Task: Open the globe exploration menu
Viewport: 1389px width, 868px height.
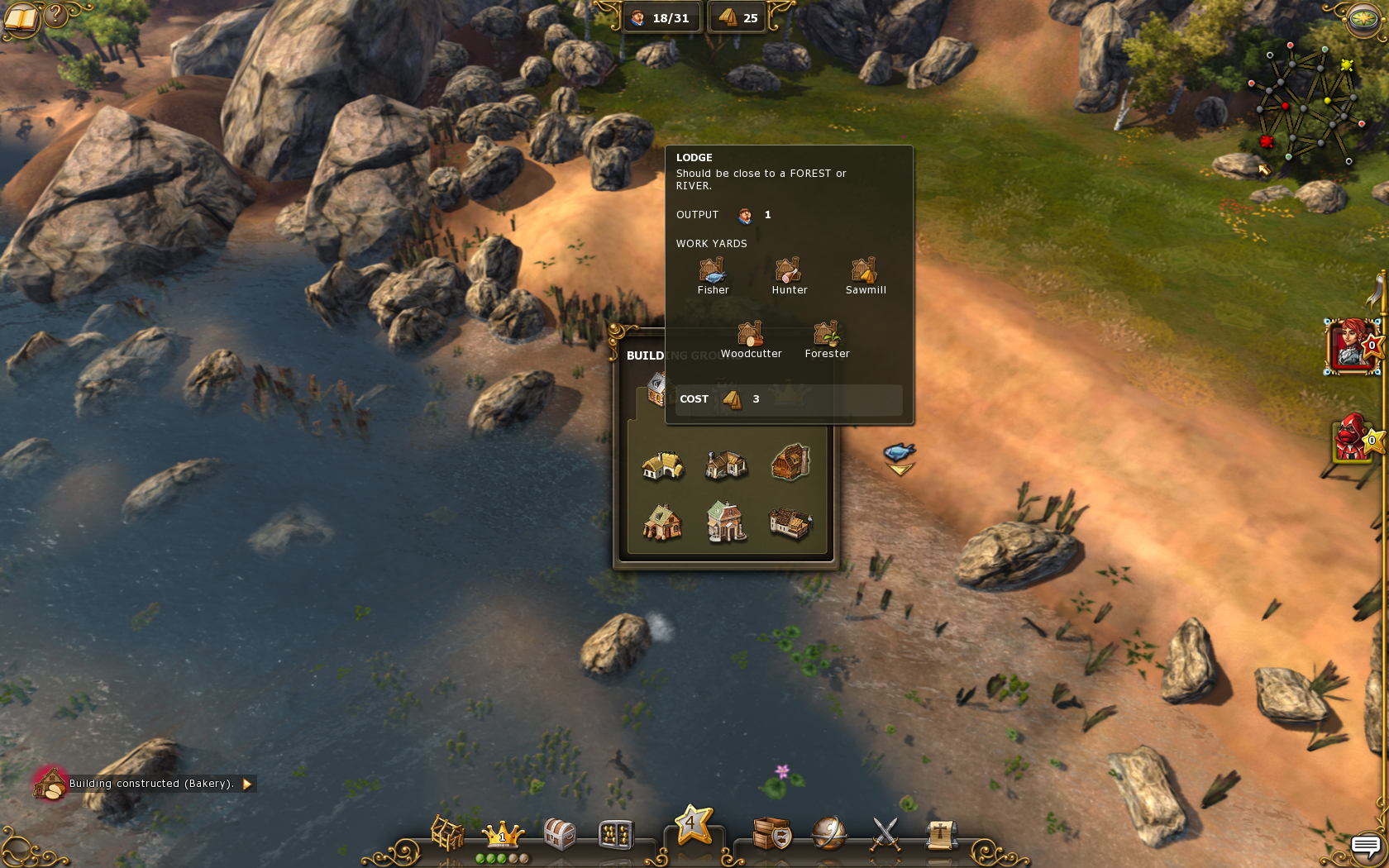Action: click(x=828, y=833)
